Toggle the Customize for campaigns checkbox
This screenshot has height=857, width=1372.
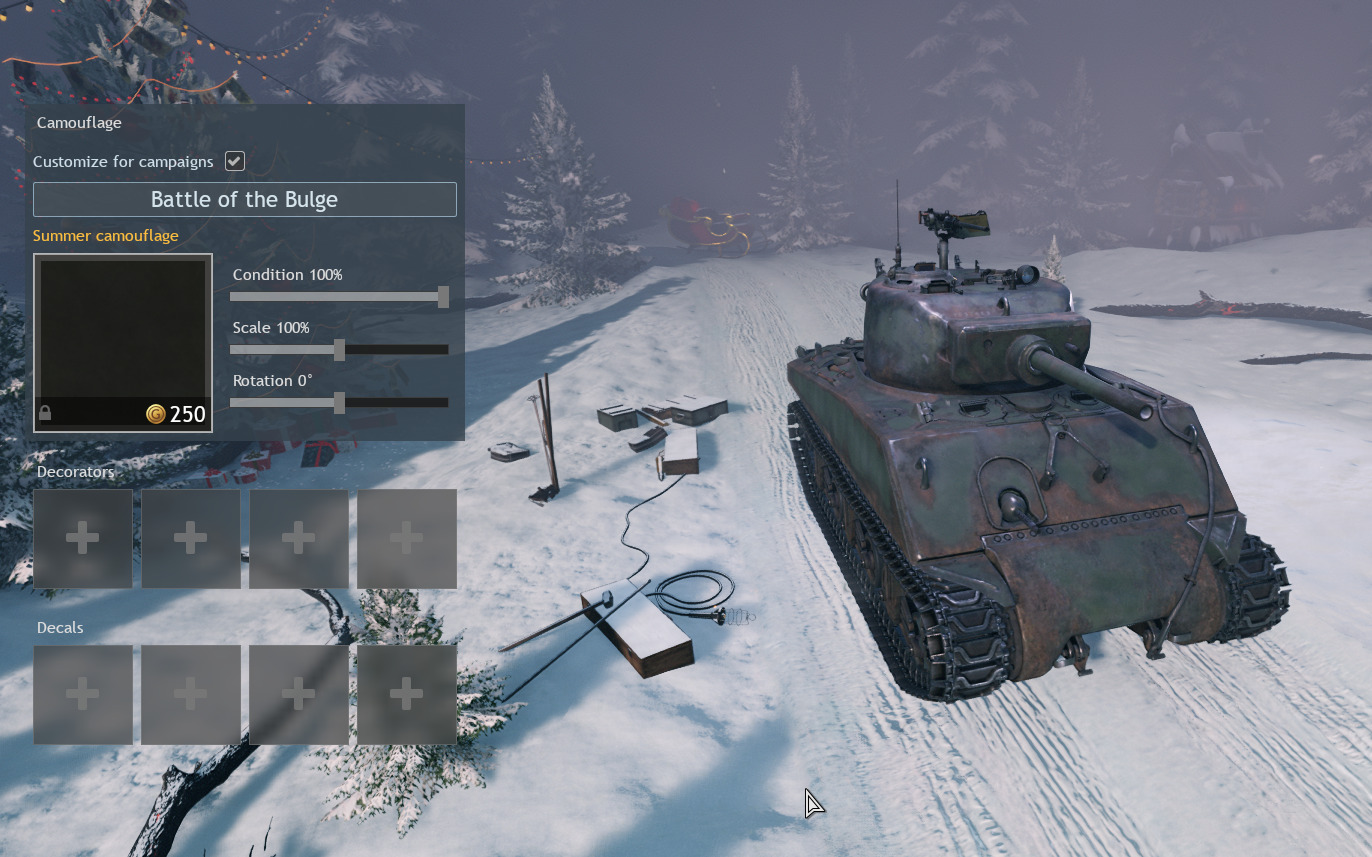coord(235,161)
